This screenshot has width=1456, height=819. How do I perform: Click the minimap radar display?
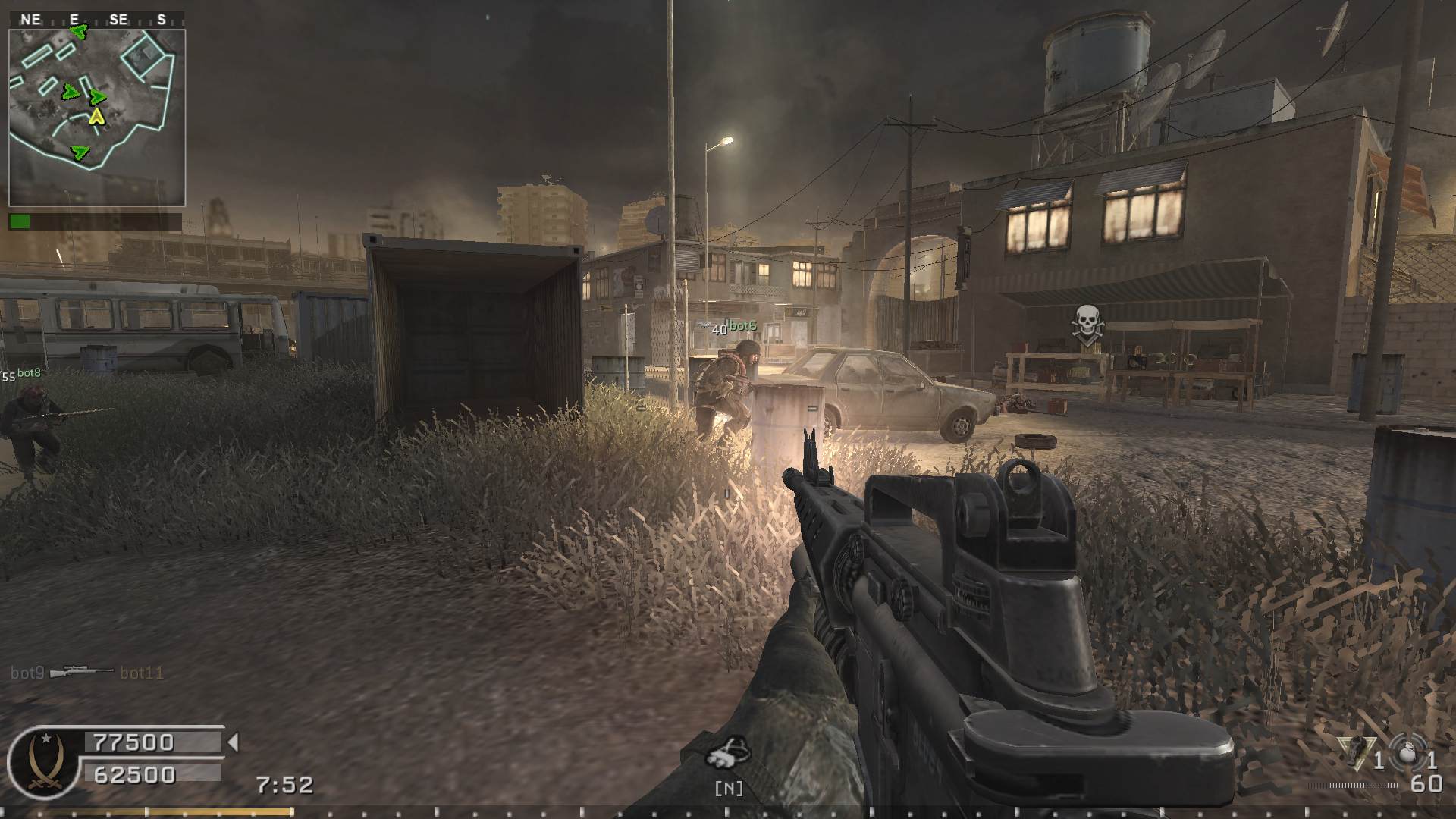pos(96,117)
